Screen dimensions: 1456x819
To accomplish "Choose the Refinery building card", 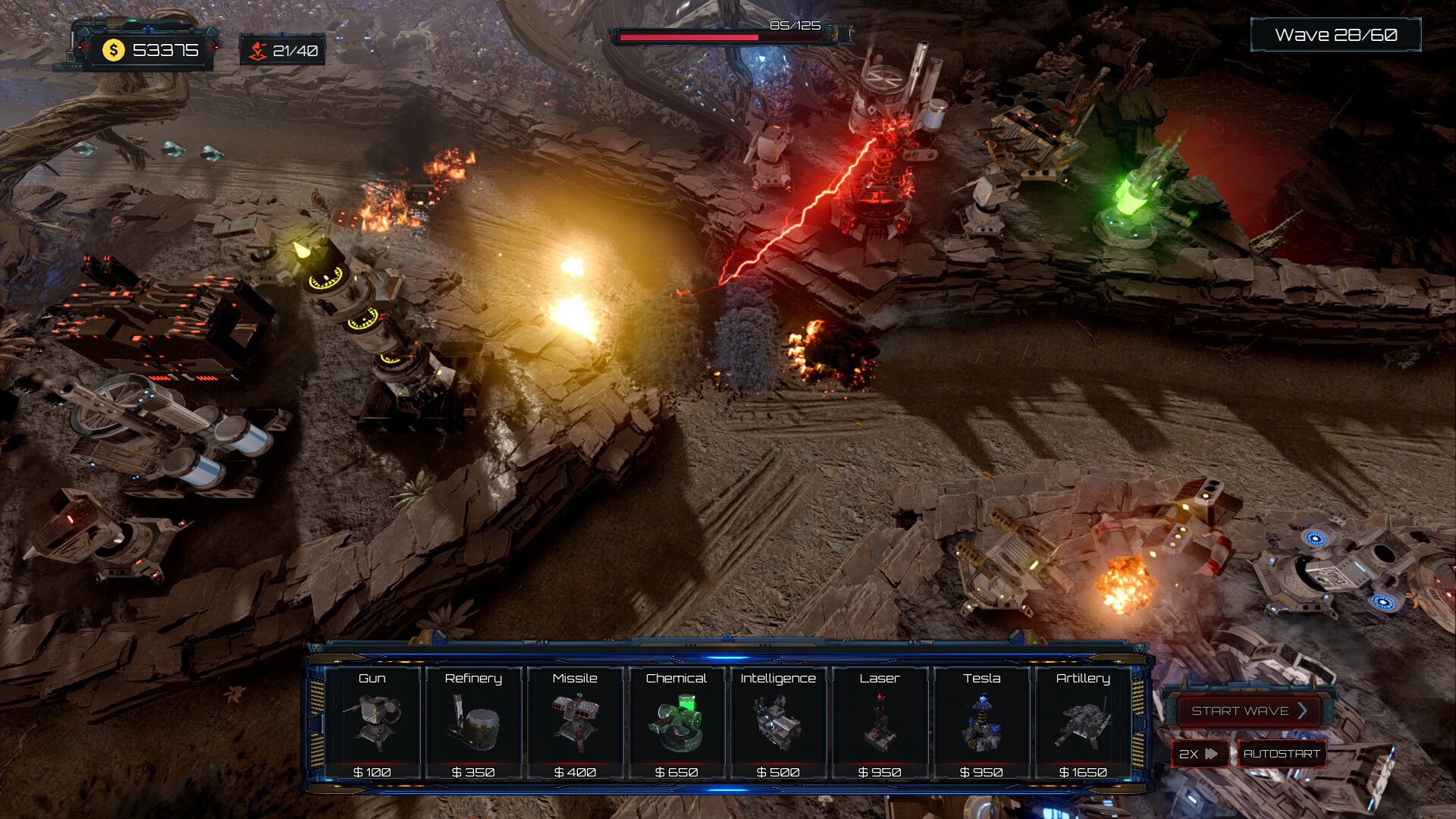I will tap(473, 723).
